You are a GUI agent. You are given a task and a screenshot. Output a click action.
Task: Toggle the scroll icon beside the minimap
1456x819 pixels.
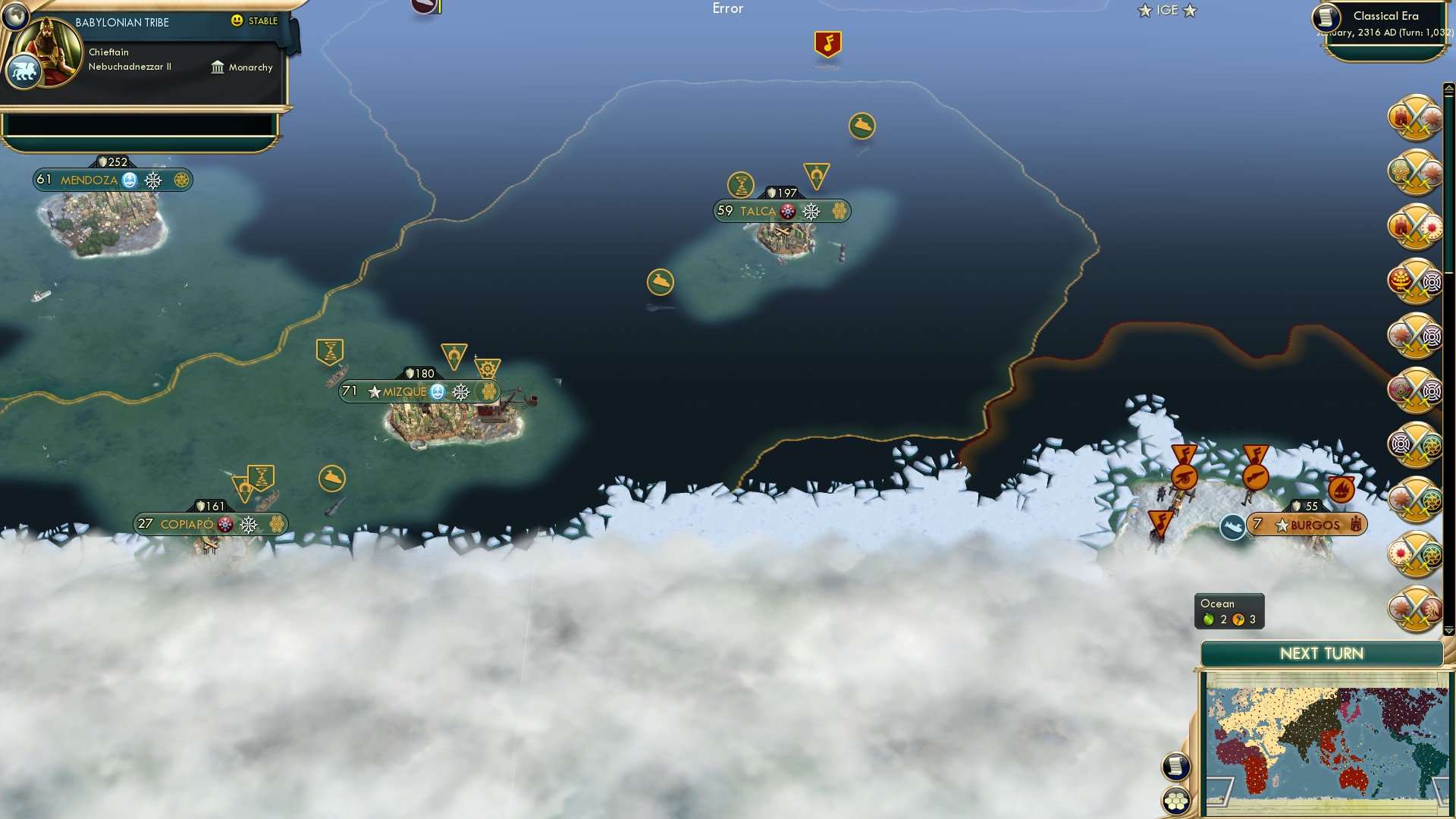[x=1176, y=766]
